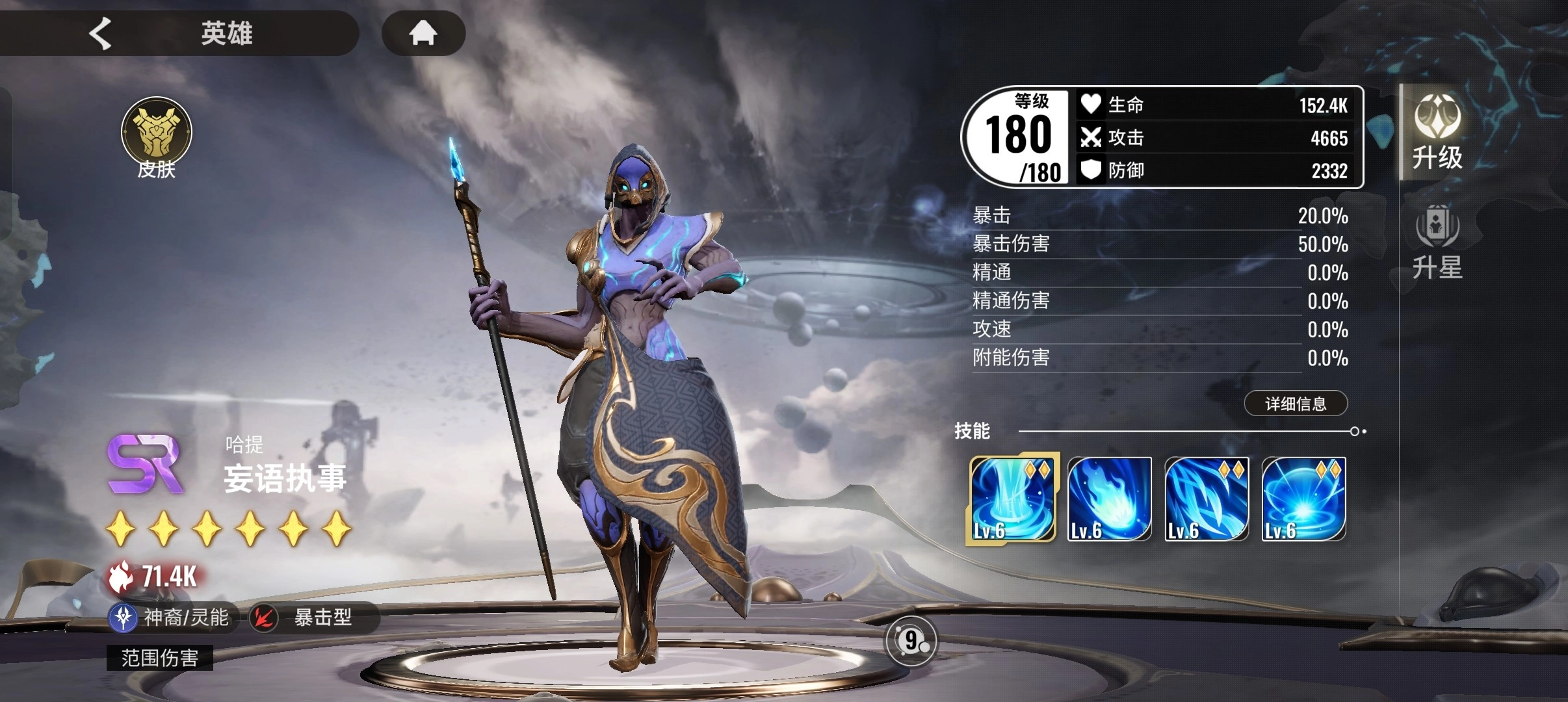Select the glowing blue orb skill icon
This screenshot has height=702, width=1568.
click(x=1303, y=499)
